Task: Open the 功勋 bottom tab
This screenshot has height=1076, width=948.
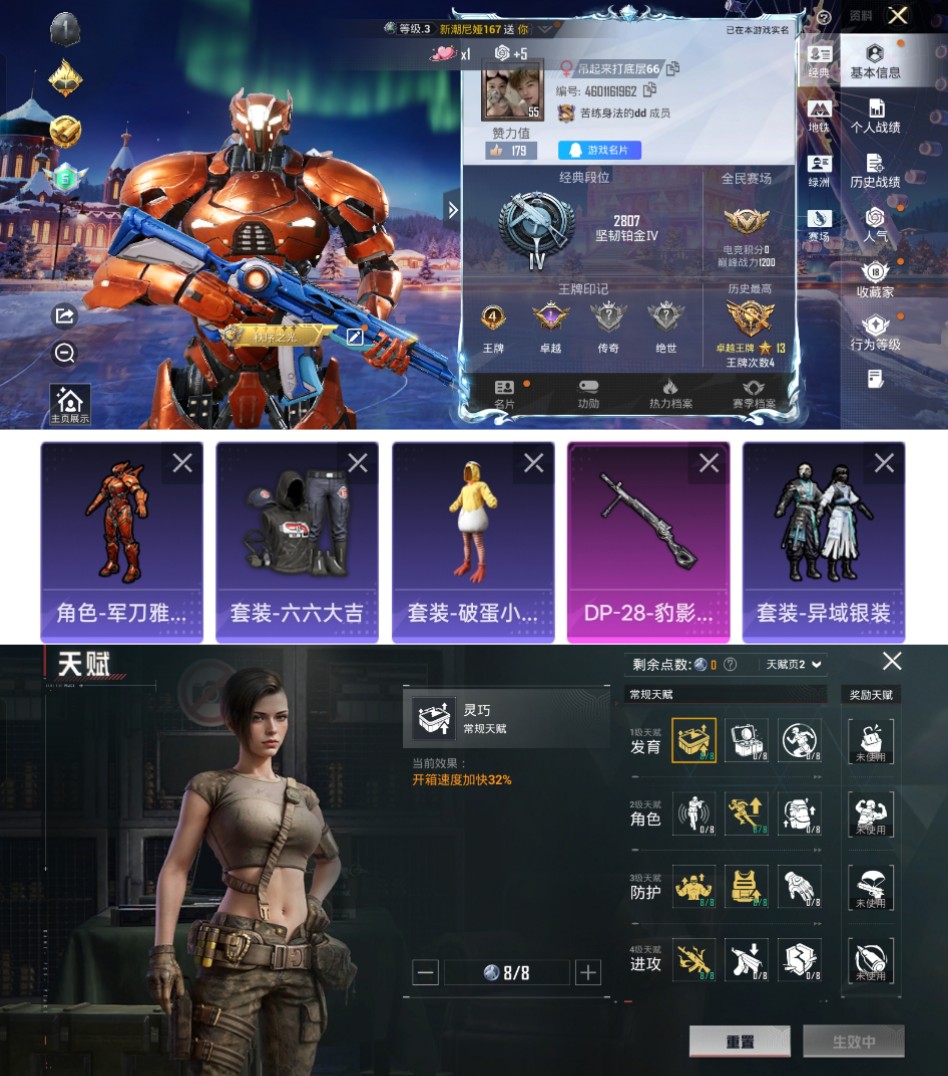Action: point(588,393)
